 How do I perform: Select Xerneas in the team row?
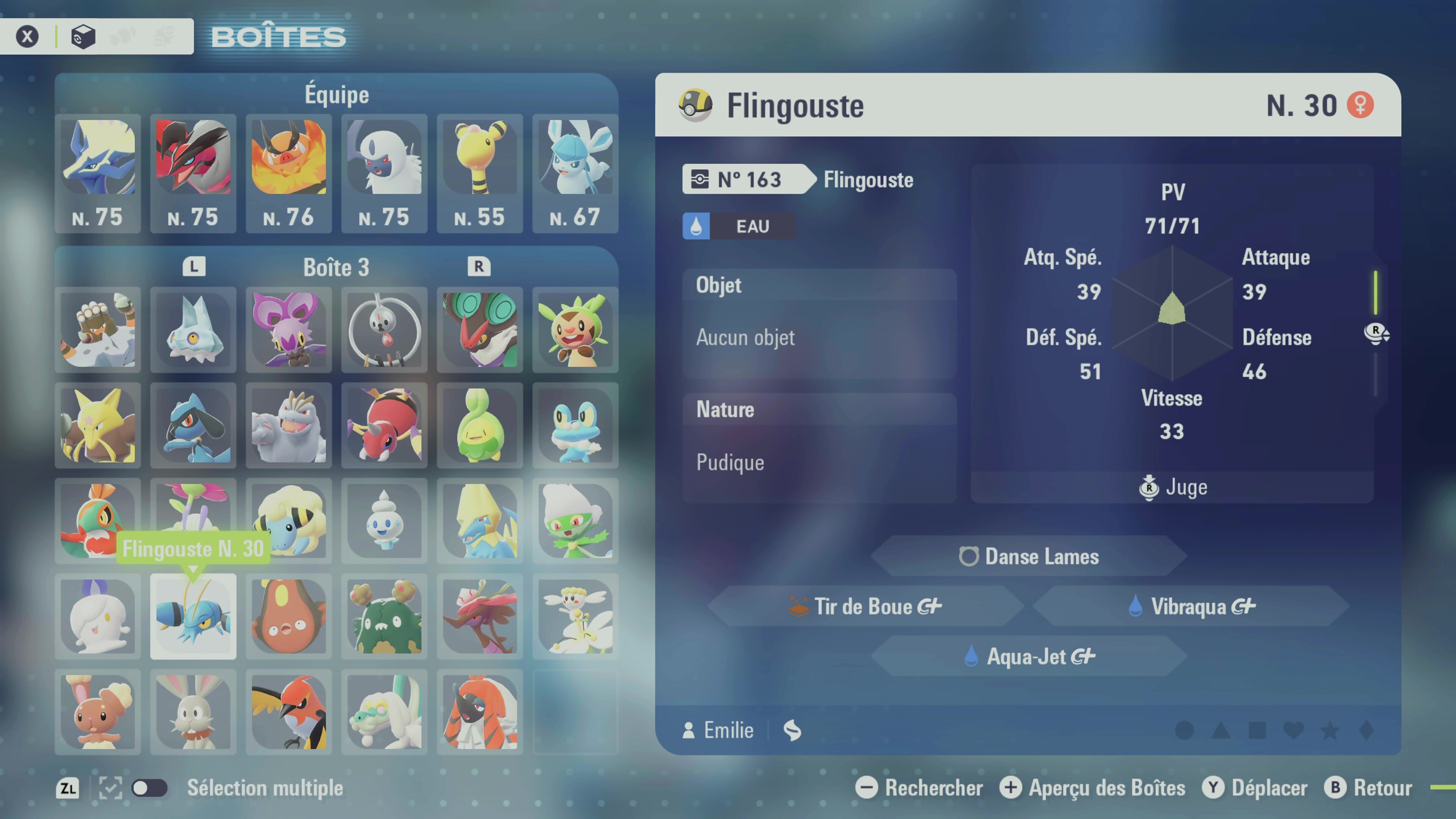[98, 173]
